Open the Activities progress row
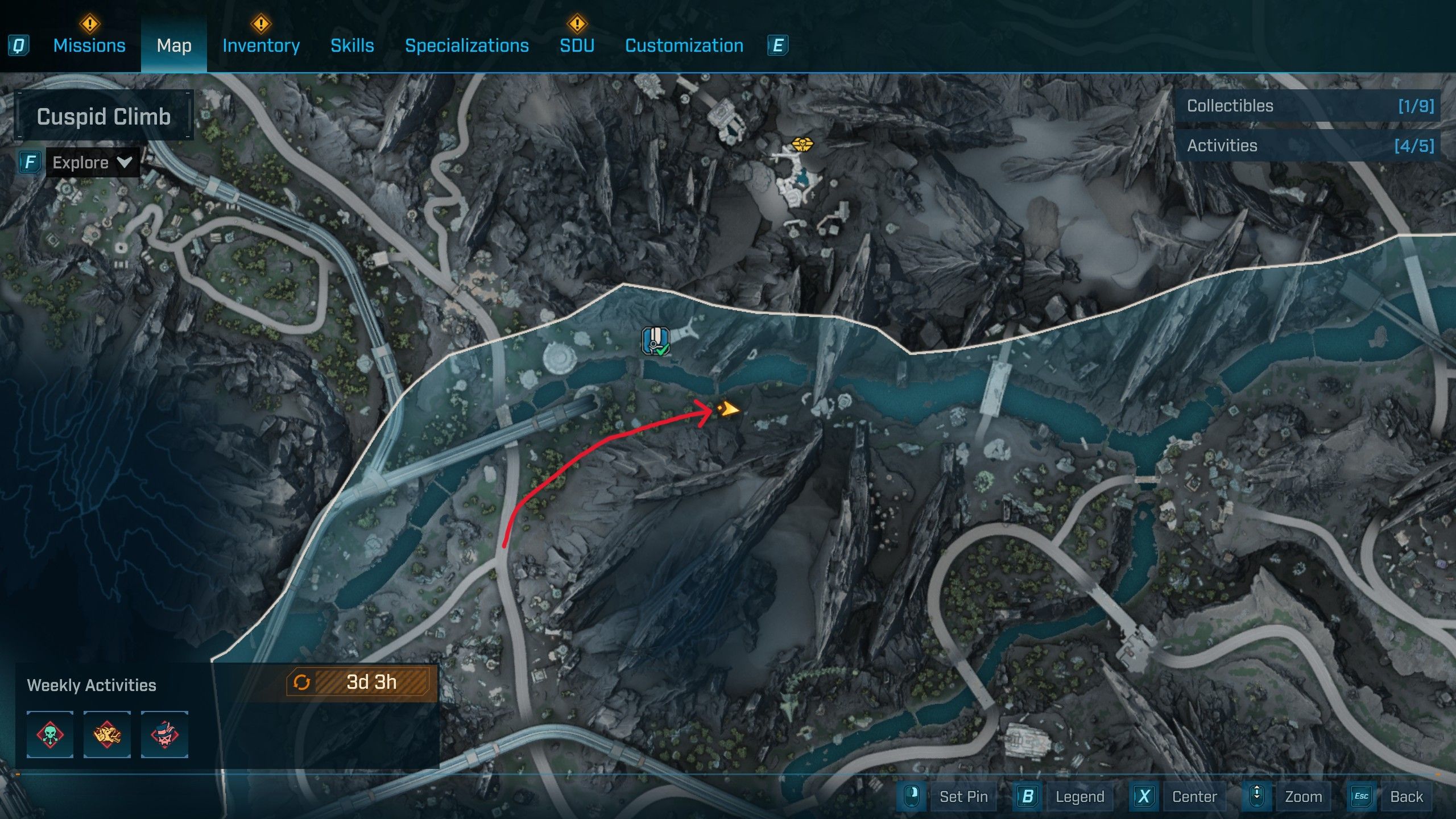The width and height of the screenshot is (1456, 819). (x=1309, y=146)
